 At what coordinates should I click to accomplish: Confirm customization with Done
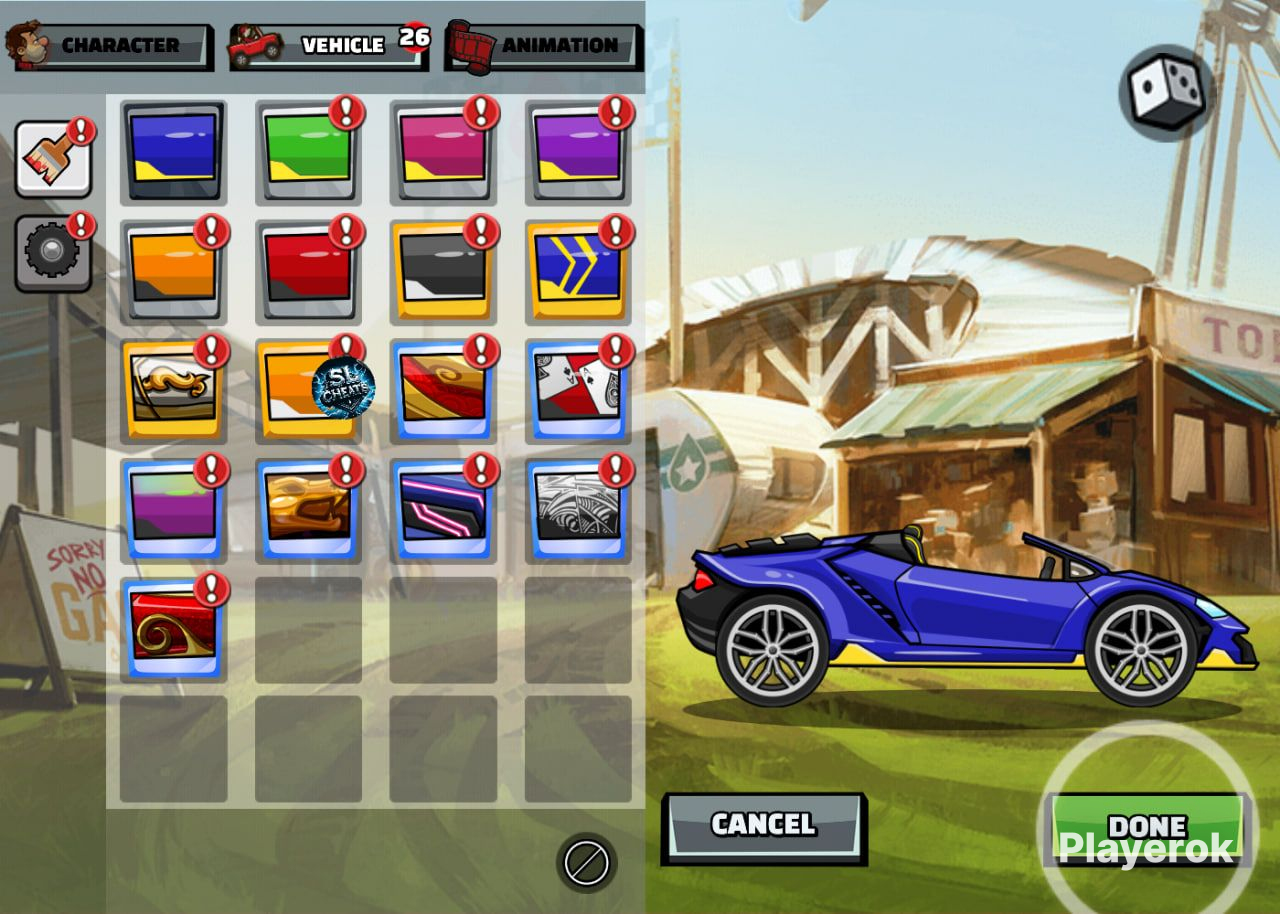point(1148,828)
